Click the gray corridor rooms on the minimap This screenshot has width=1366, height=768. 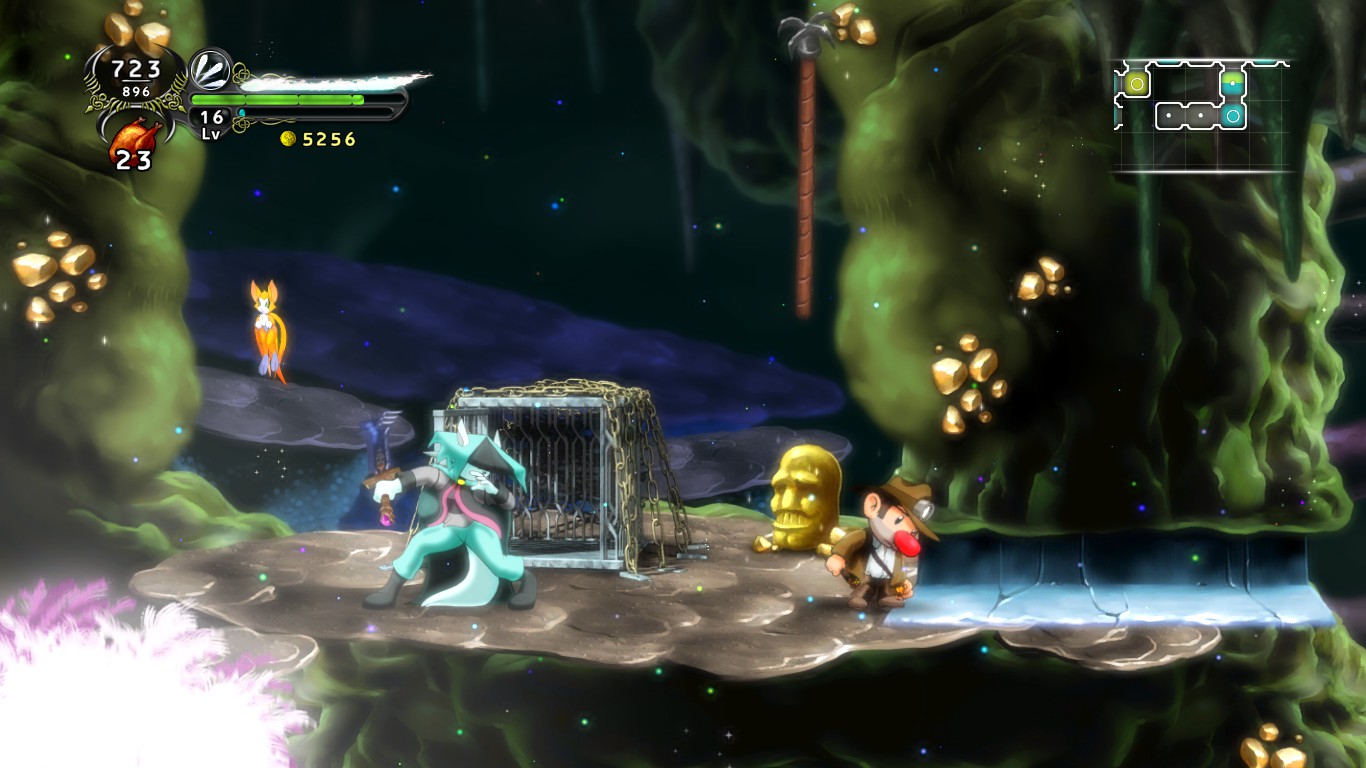click(x=1185, y=115)
